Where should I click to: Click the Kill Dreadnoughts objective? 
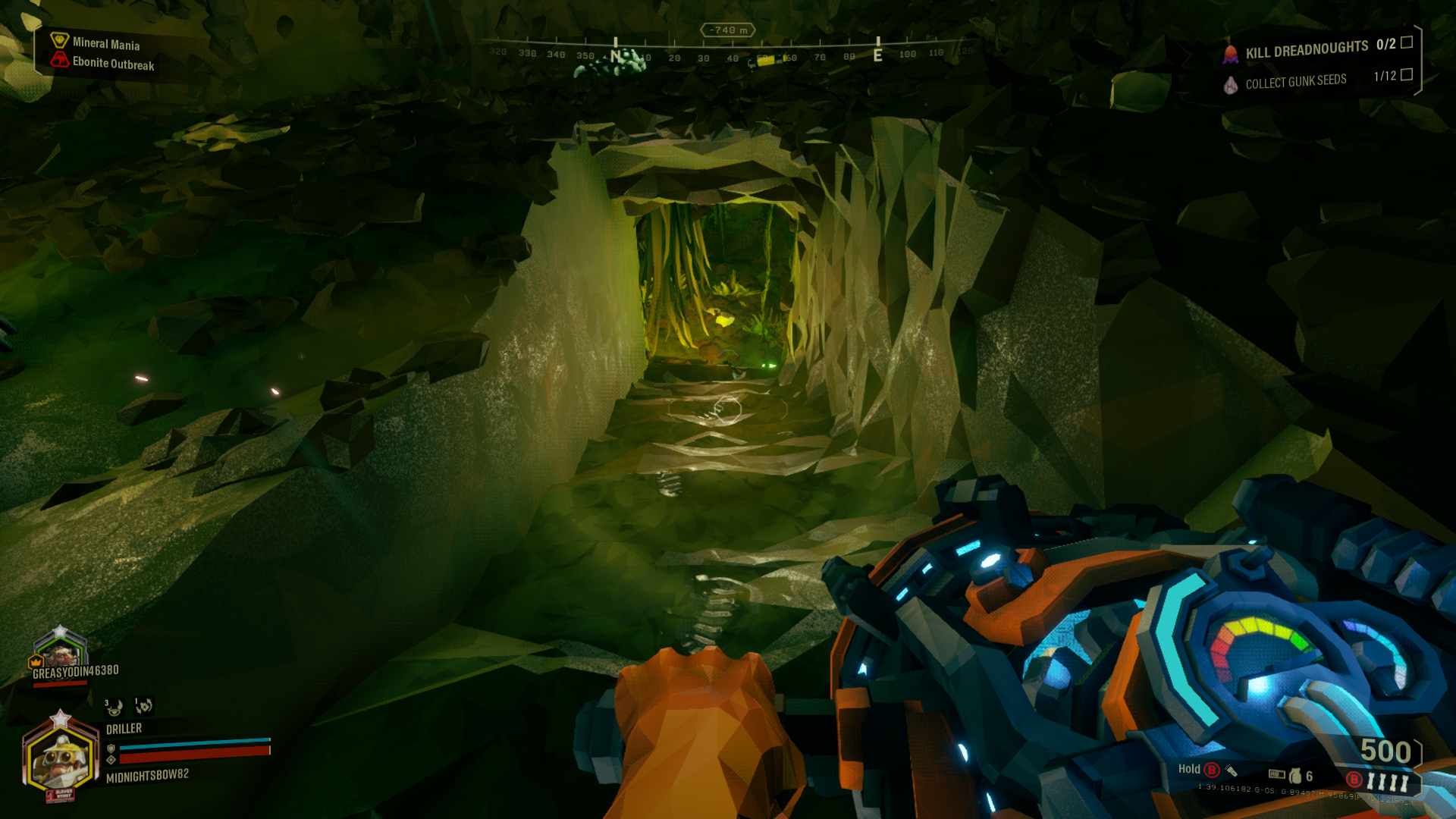pyautogui.click(x=1307, y=50)
